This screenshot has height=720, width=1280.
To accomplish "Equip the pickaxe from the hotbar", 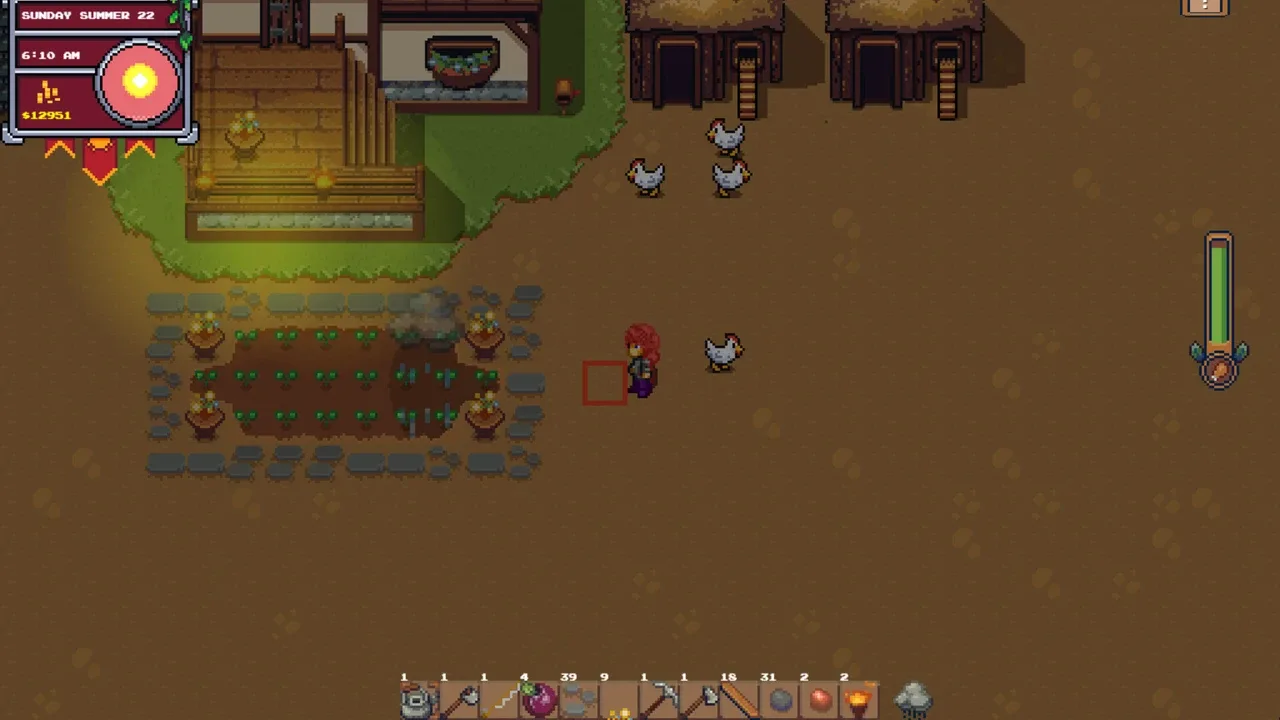I will pyautogui.click(x=659, y=700).
